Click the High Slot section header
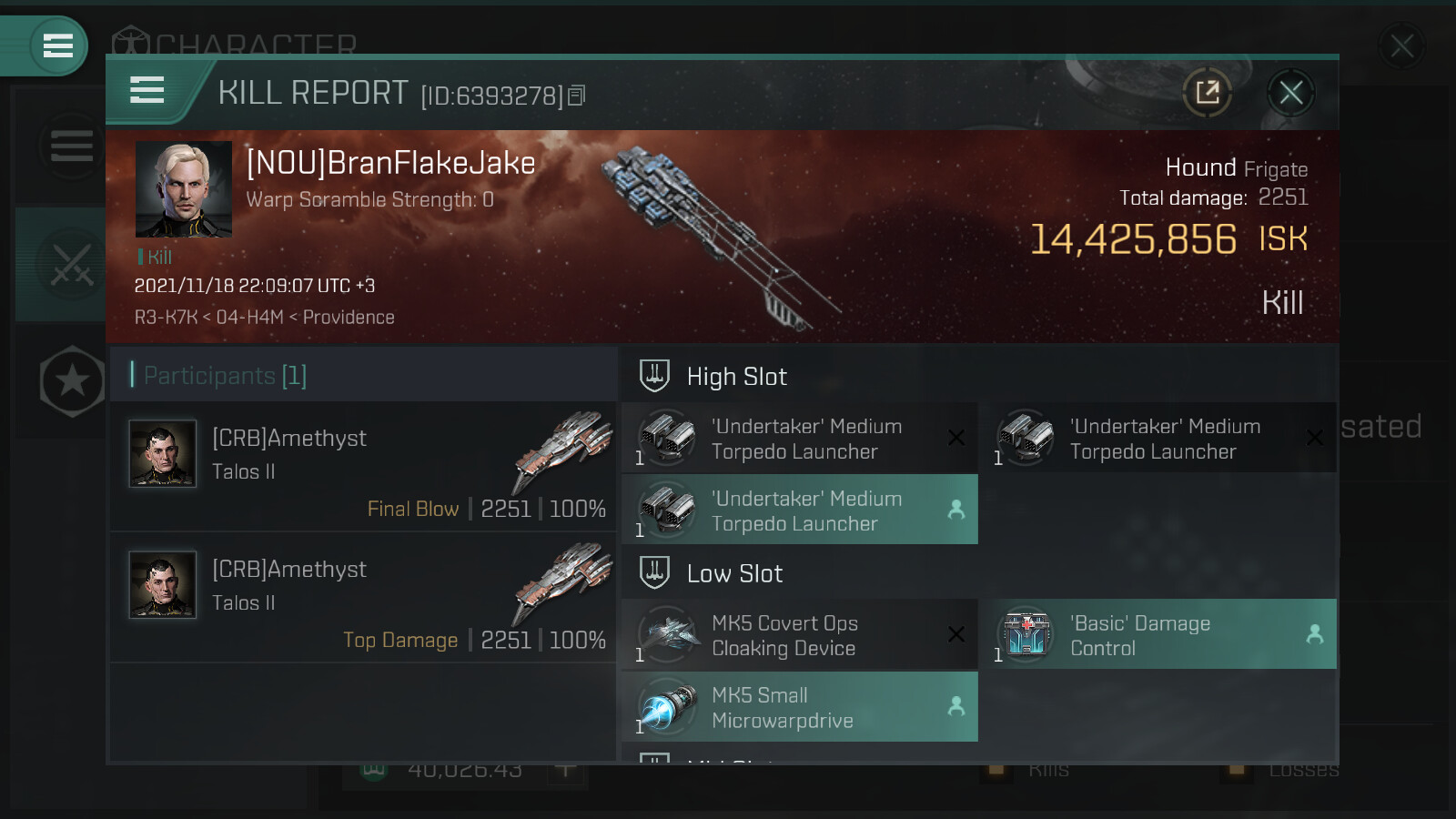 click(736, 377)
